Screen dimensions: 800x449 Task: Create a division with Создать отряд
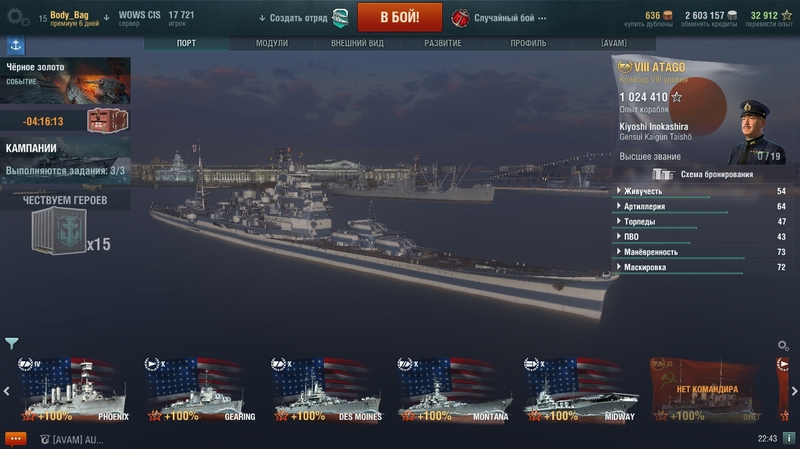pos(300,18)
